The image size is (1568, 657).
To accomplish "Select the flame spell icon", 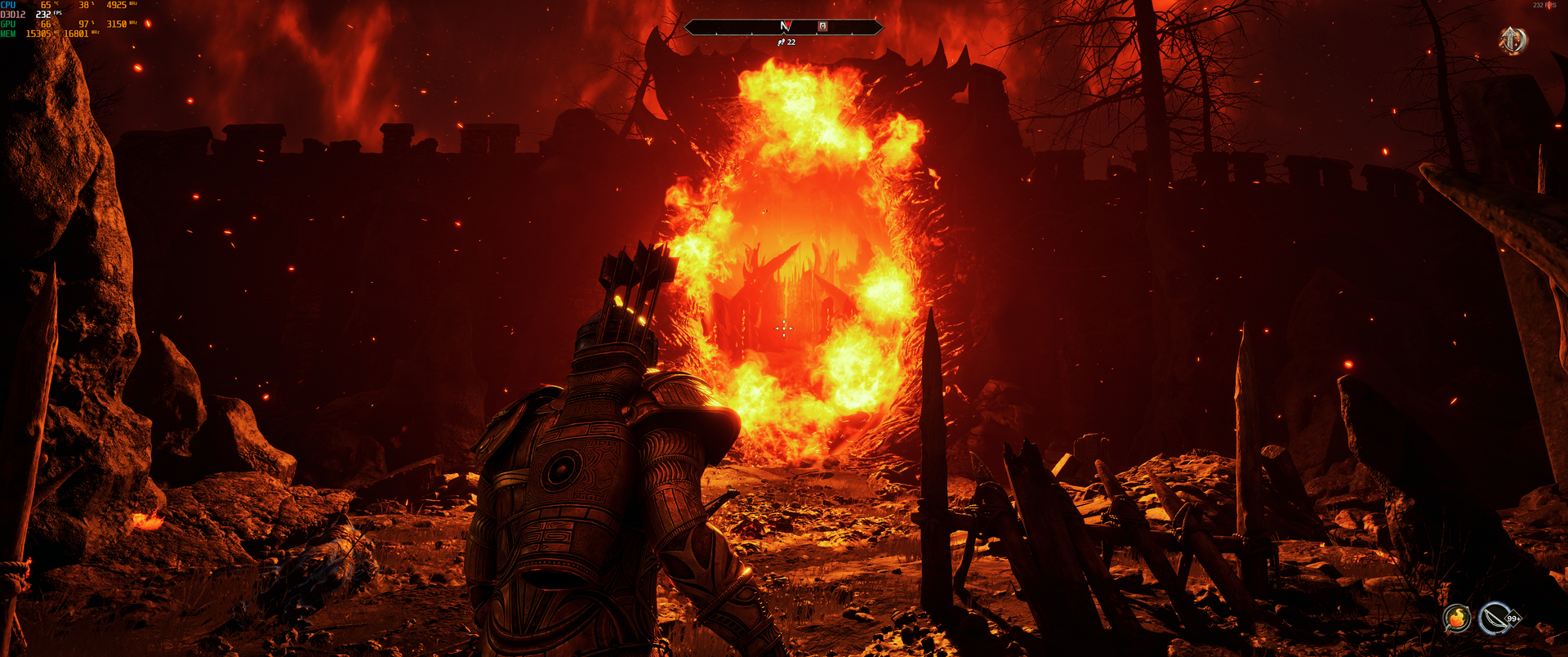I will 1456,618.
